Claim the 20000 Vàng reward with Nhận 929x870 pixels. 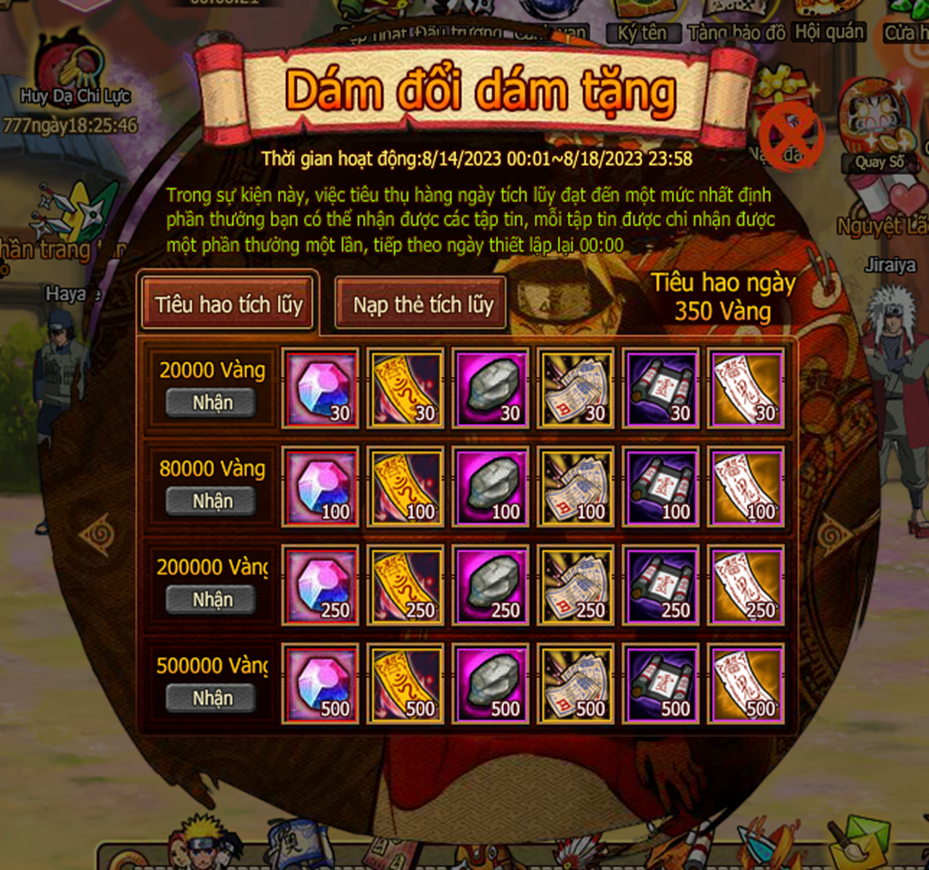pyautogui.click(x=211, y=402)
